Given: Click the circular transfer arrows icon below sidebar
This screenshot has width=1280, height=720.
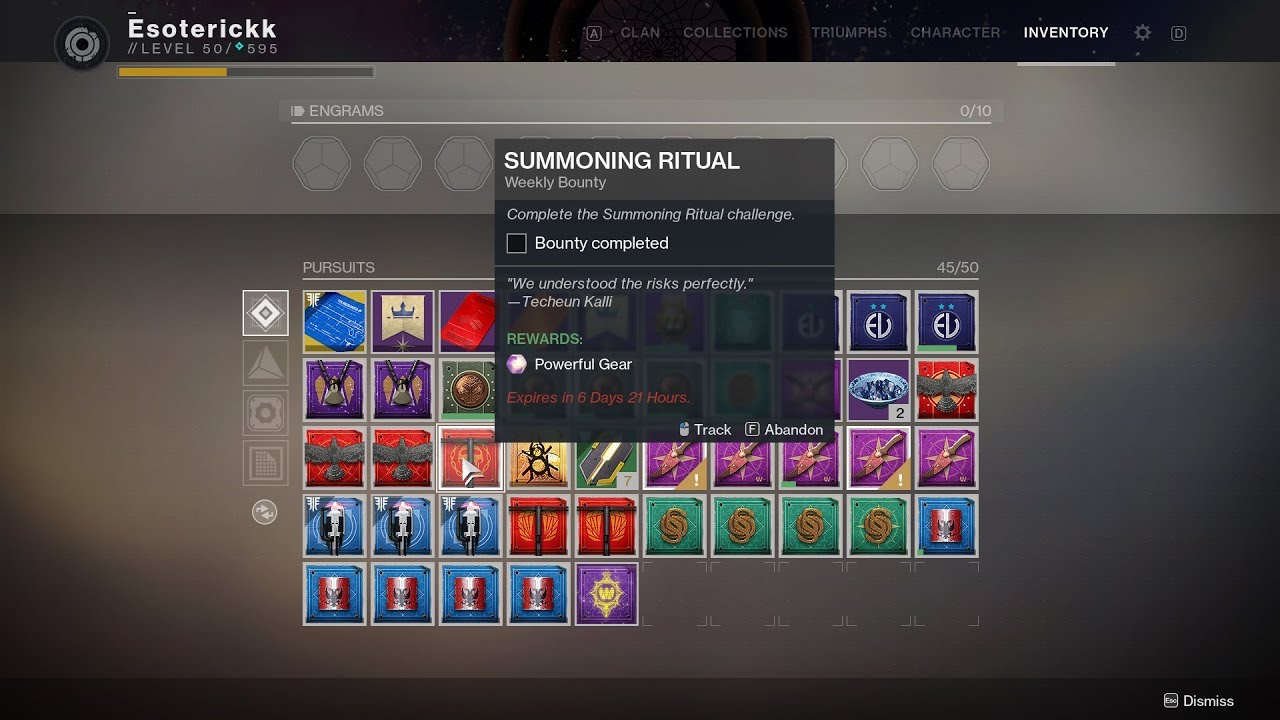Looking at the screenshot, I should tap(265, 514).
